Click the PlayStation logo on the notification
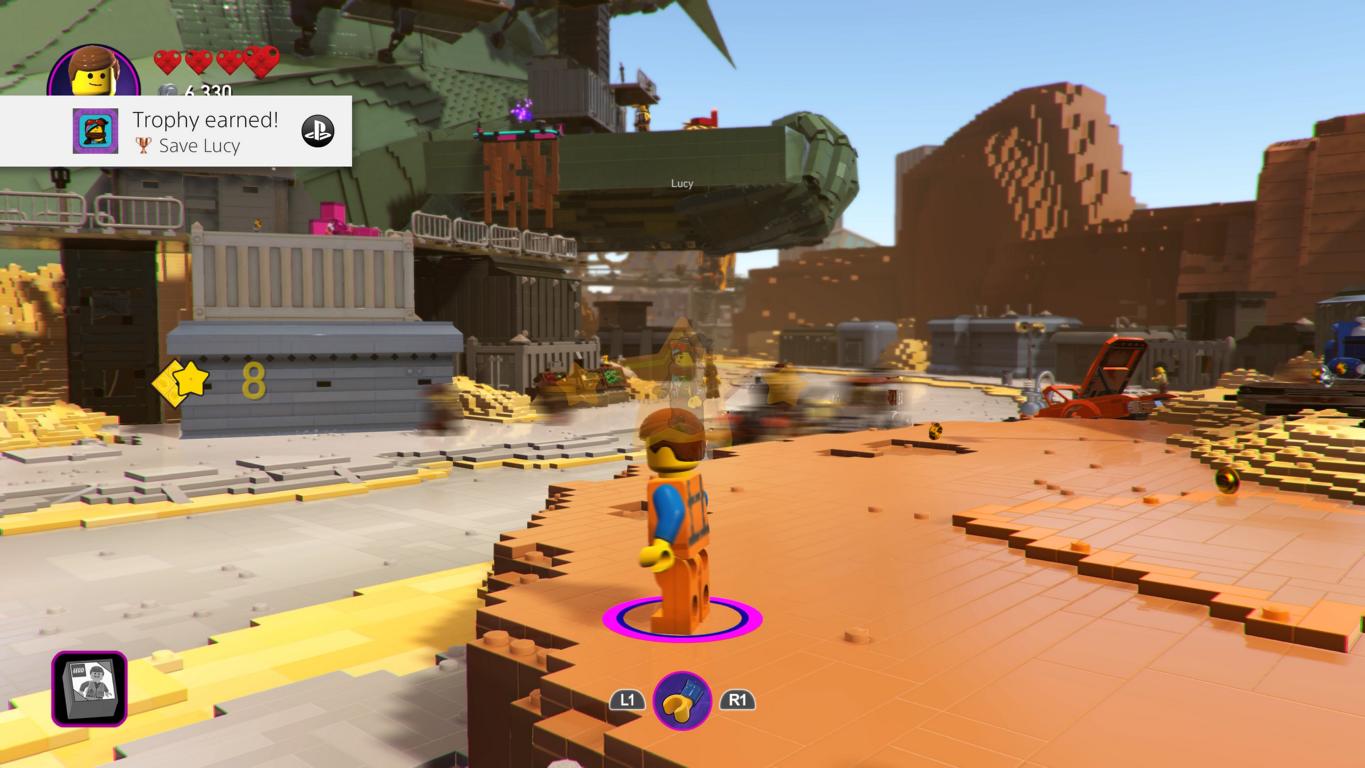This screenshot has height=768, width=1365. pos(318,131)
